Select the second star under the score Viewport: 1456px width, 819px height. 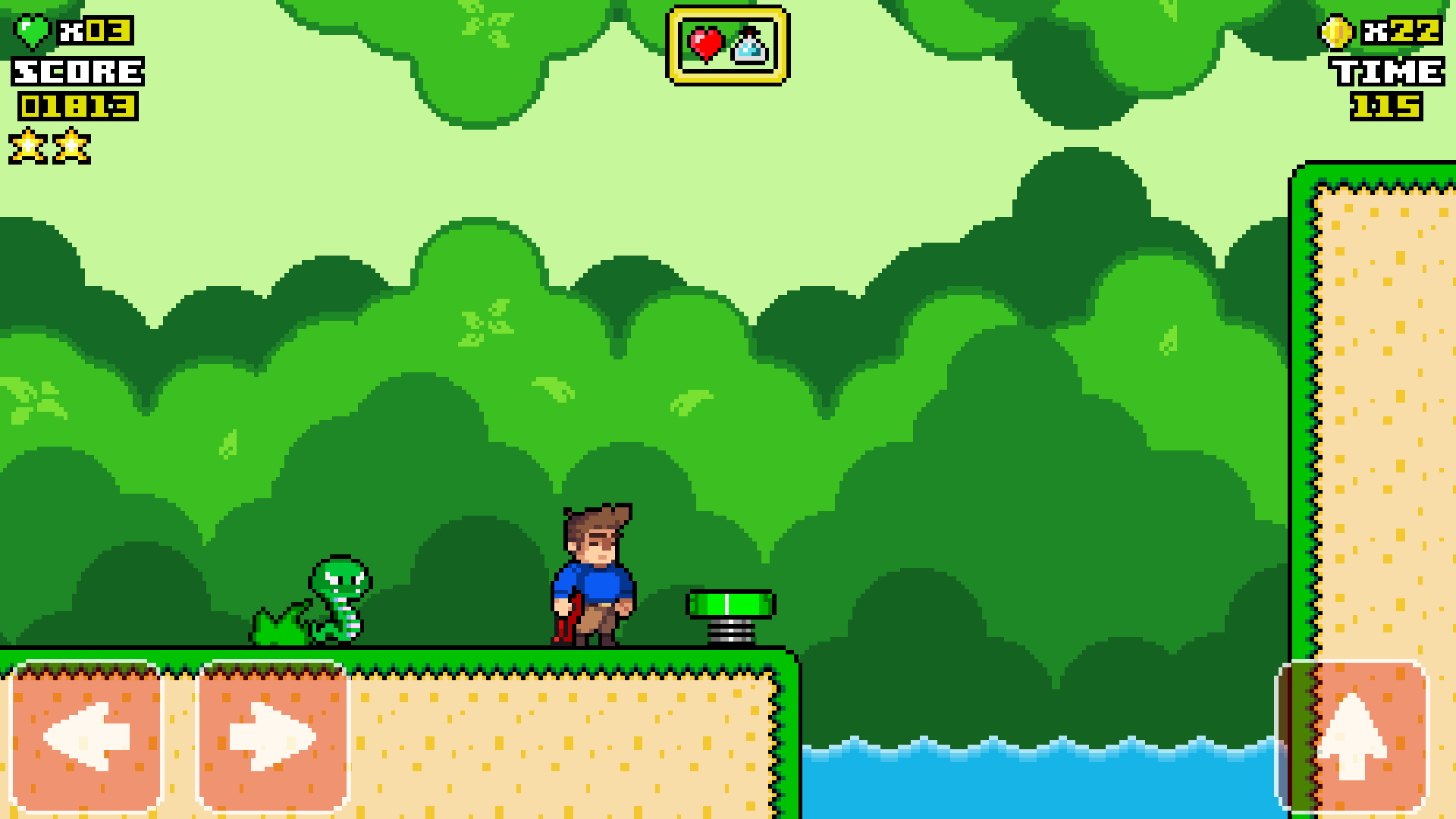point(70,144)
